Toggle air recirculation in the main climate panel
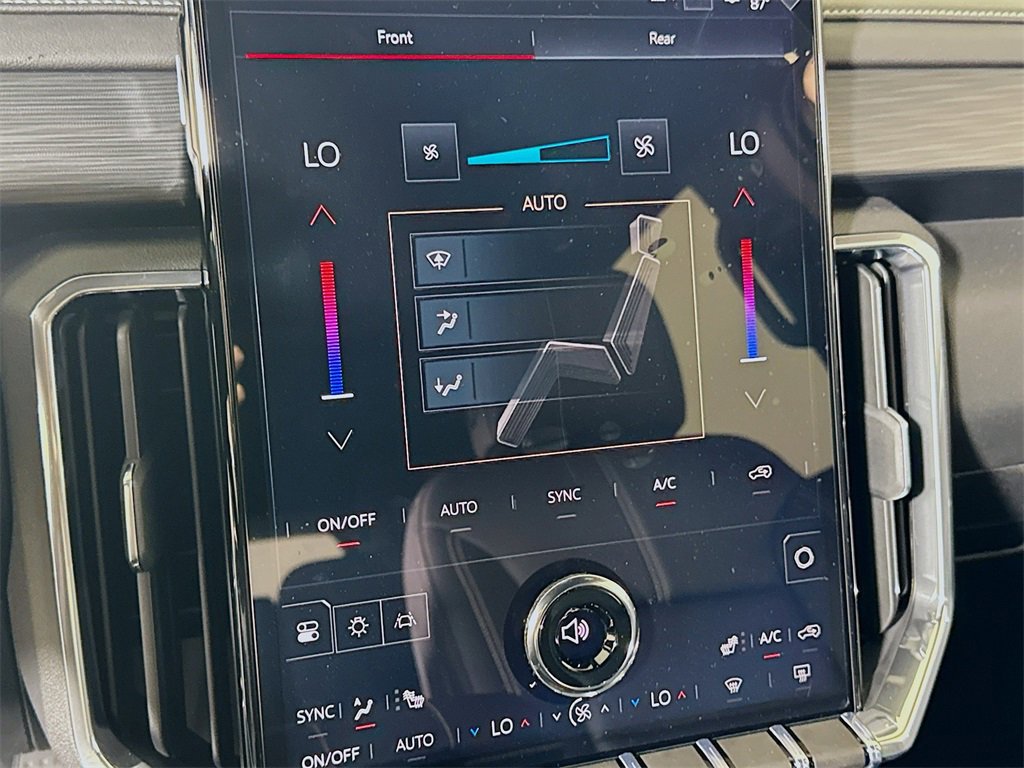The width and height of the screenshot is (1024, 768). pyautogui.click(x=760, y=473)
